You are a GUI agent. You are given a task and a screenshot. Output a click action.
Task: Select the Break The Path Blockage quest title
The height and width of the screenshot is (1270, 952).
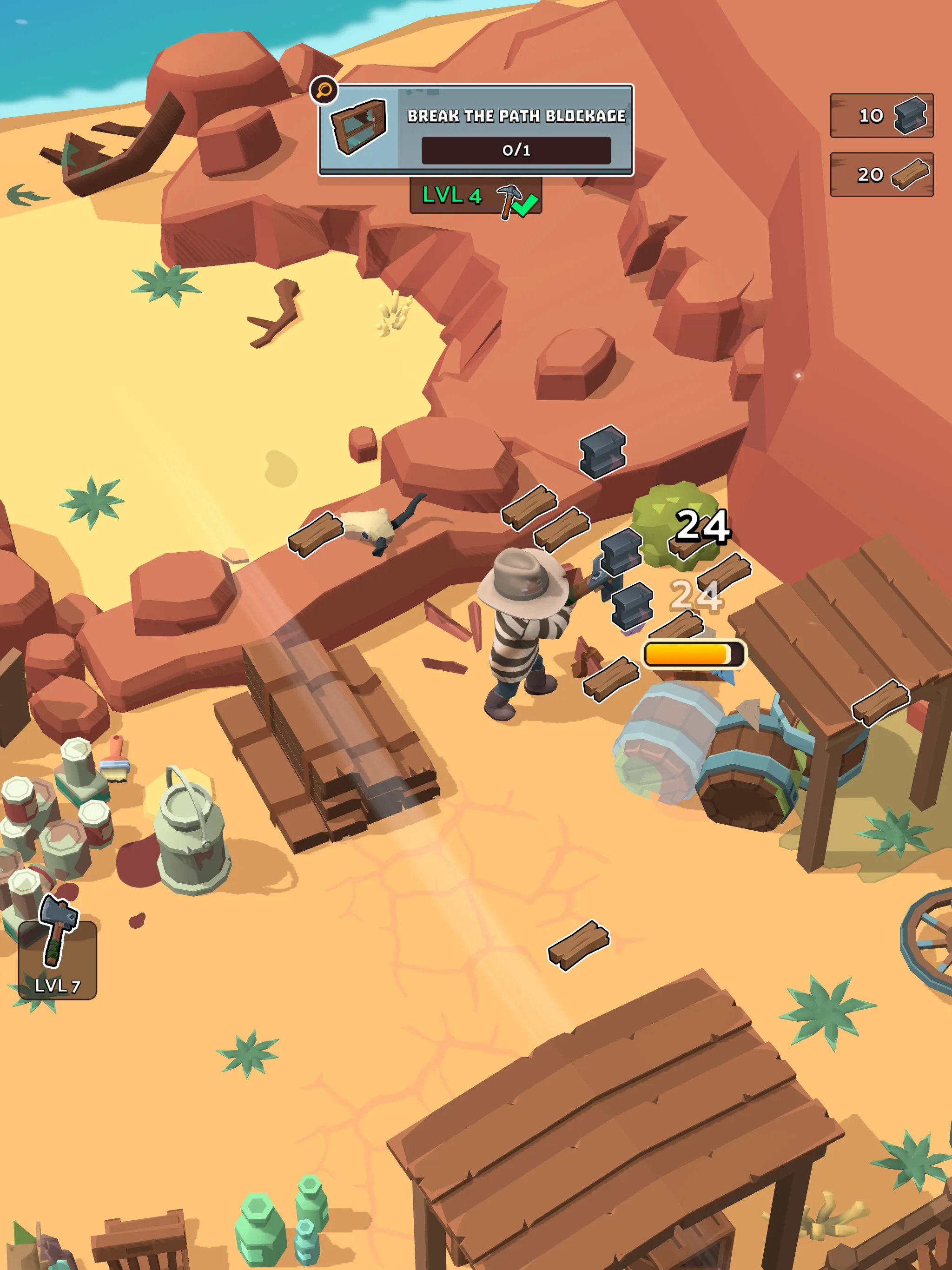[517, 115]
